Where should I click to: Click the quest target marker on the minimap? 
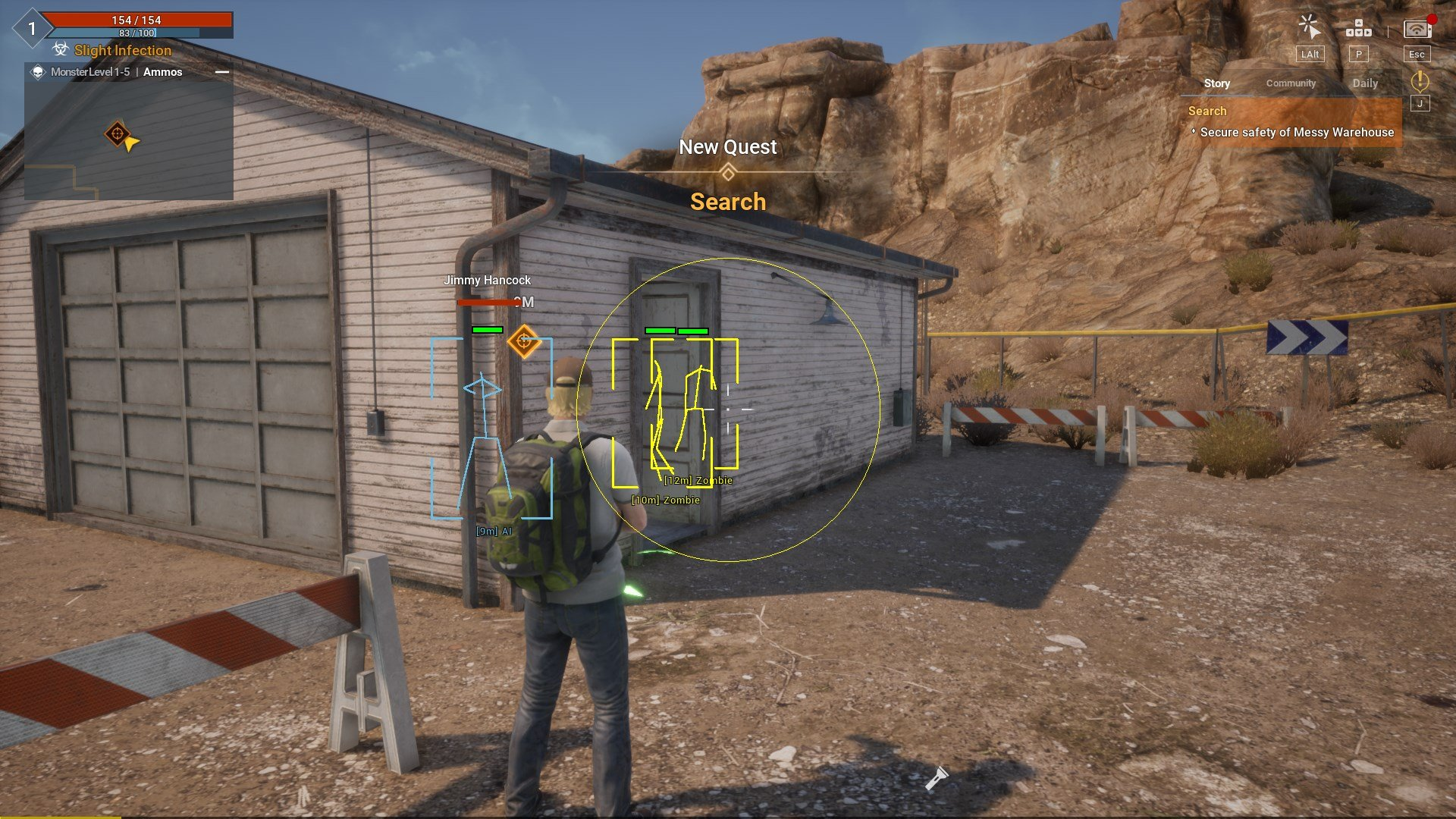pos(117,134)
